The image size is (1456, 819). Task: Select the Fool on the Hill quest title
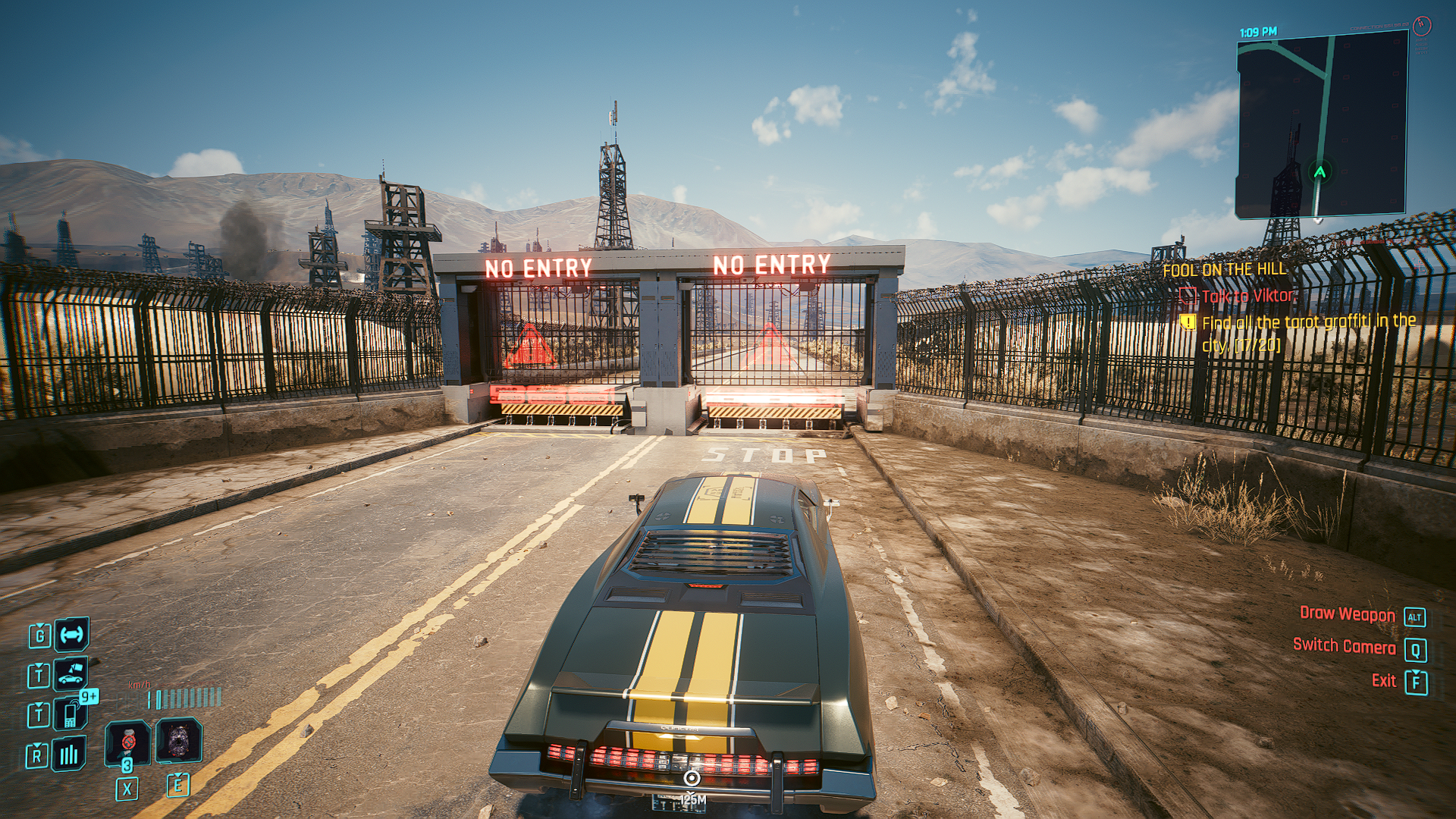[1224, 269]
